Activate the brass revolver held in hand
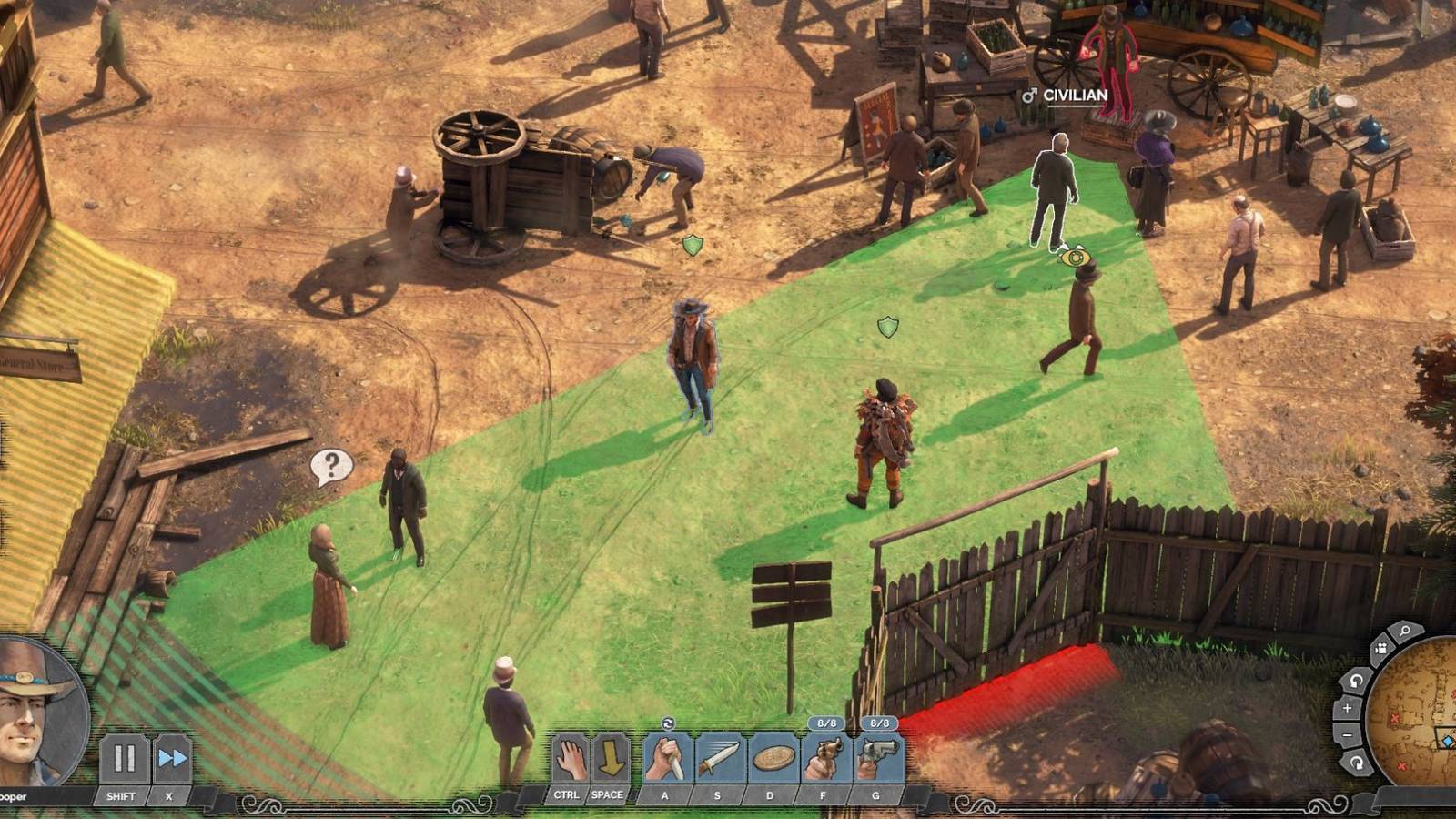1456x819 pixels. point(824,759)
